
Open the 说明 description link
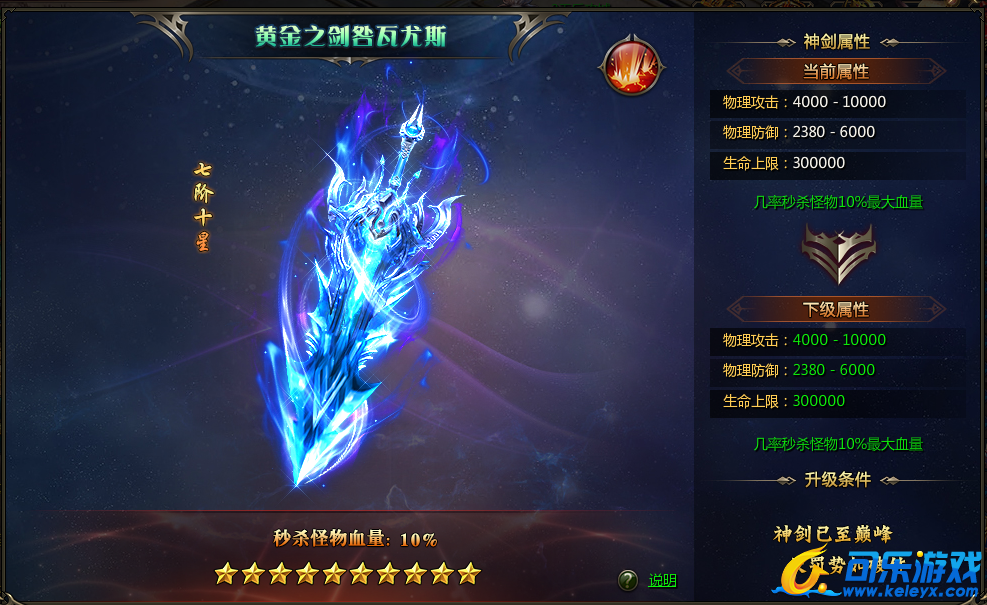pos(662,580)
